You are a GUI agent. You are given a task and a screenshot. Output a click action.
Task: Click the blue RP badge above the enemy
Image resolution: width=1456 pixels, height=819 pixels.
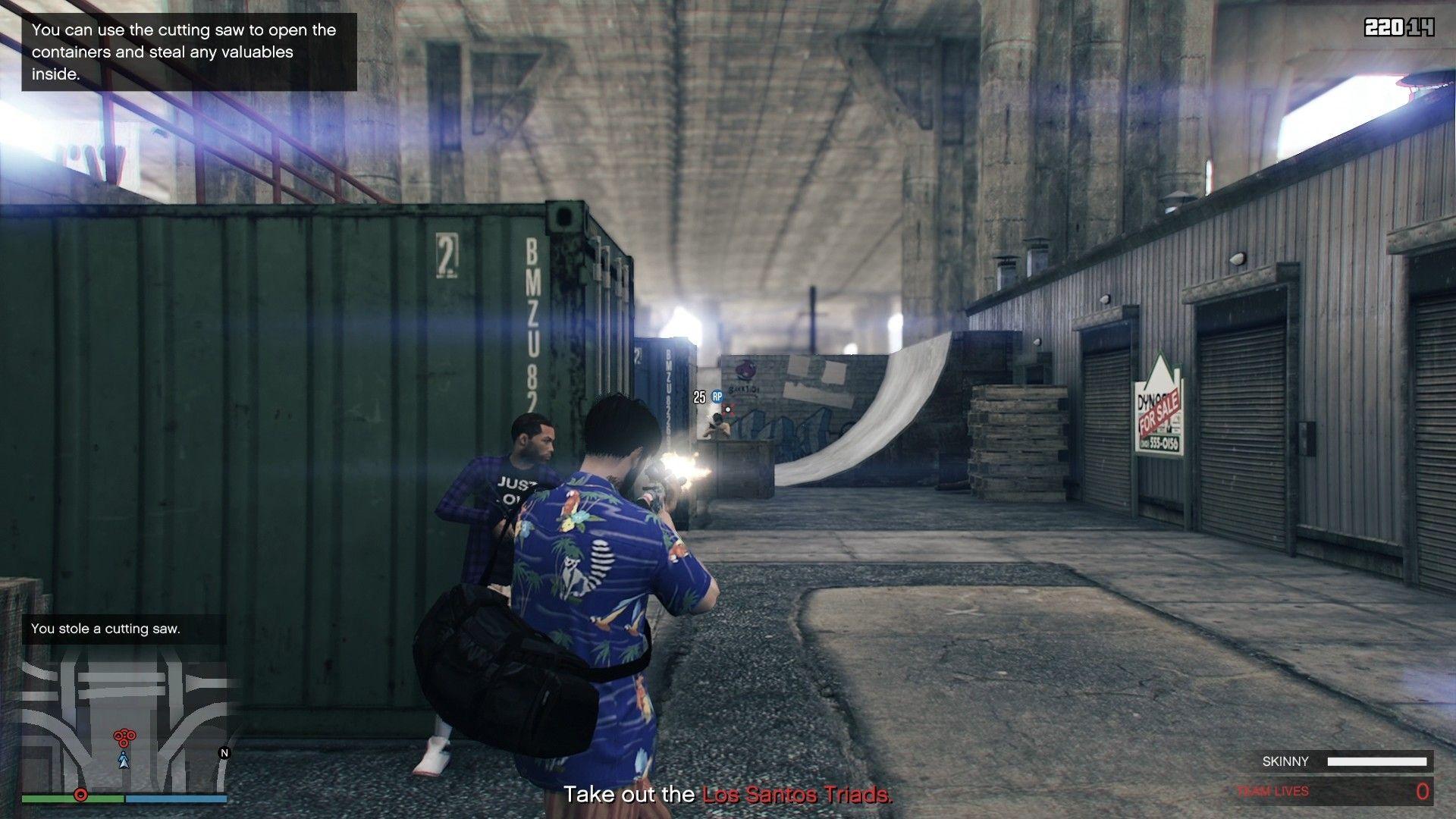(x=717, y=397)
